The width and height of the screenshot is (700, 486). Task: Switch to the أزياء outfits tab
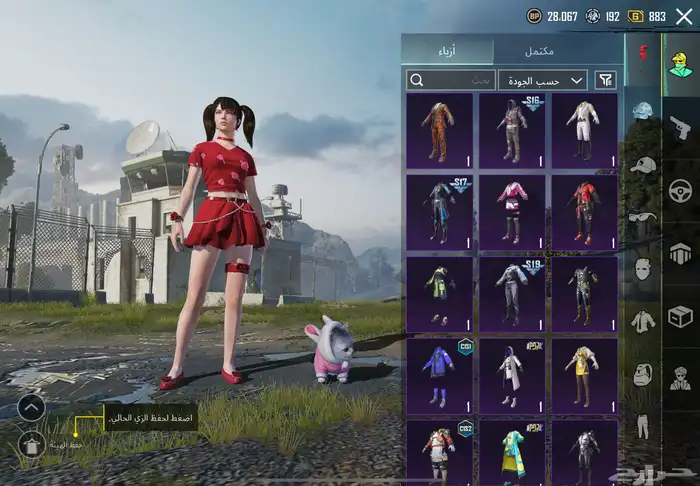447,51
